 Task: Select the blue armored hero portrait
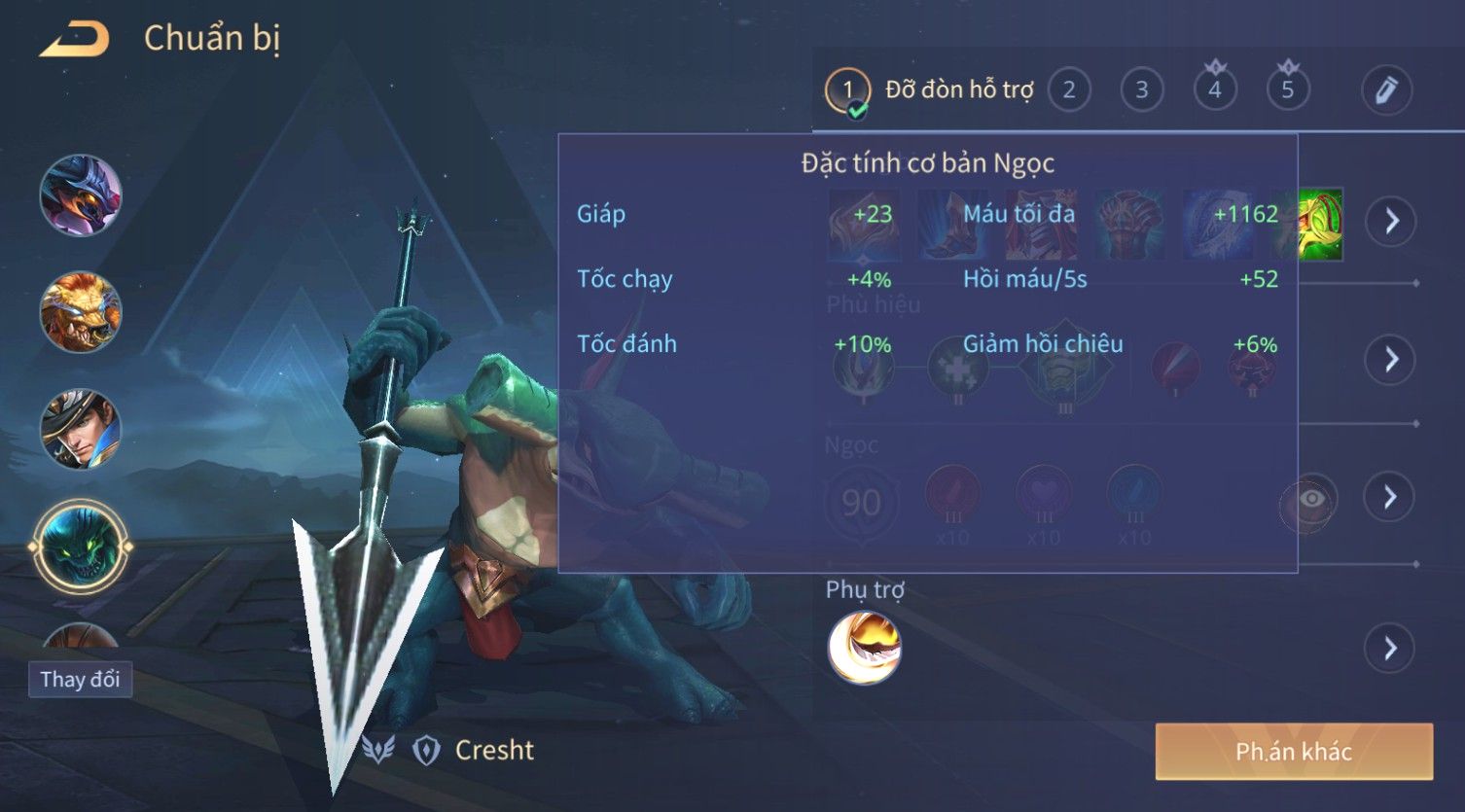coord(81,195)
